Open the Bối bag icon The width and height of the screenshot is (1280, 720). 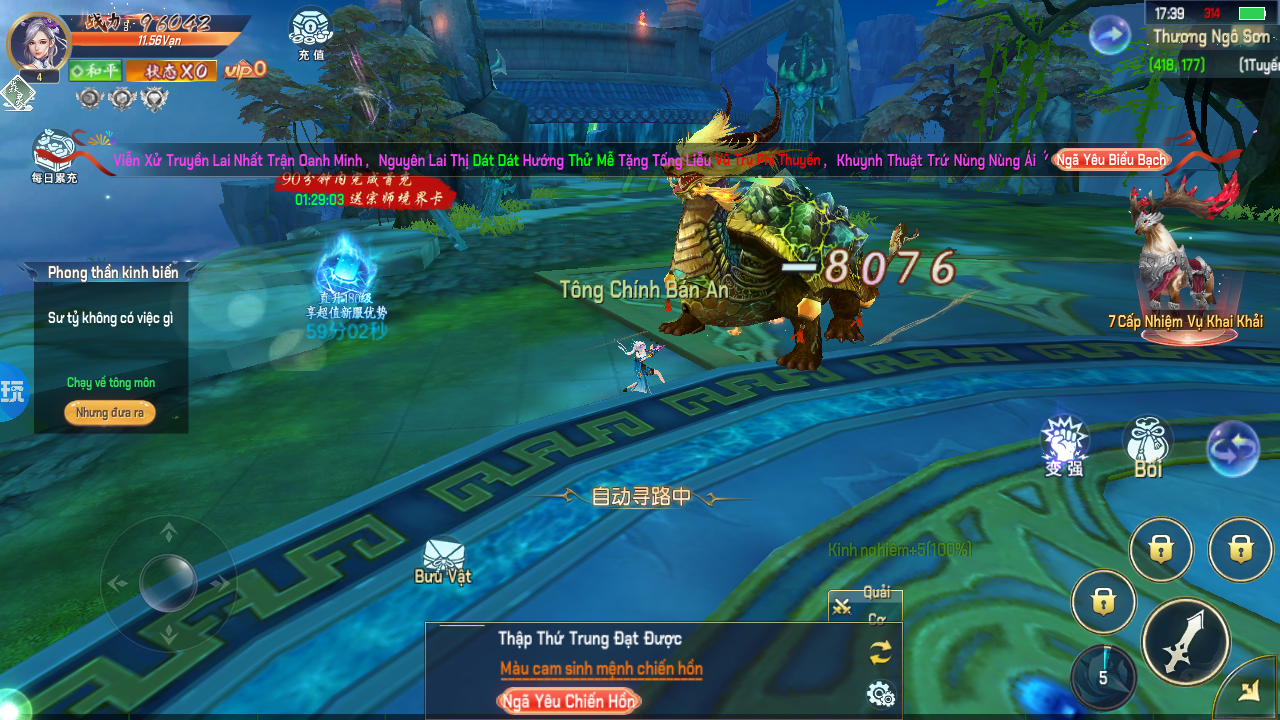coord(1147,446)
